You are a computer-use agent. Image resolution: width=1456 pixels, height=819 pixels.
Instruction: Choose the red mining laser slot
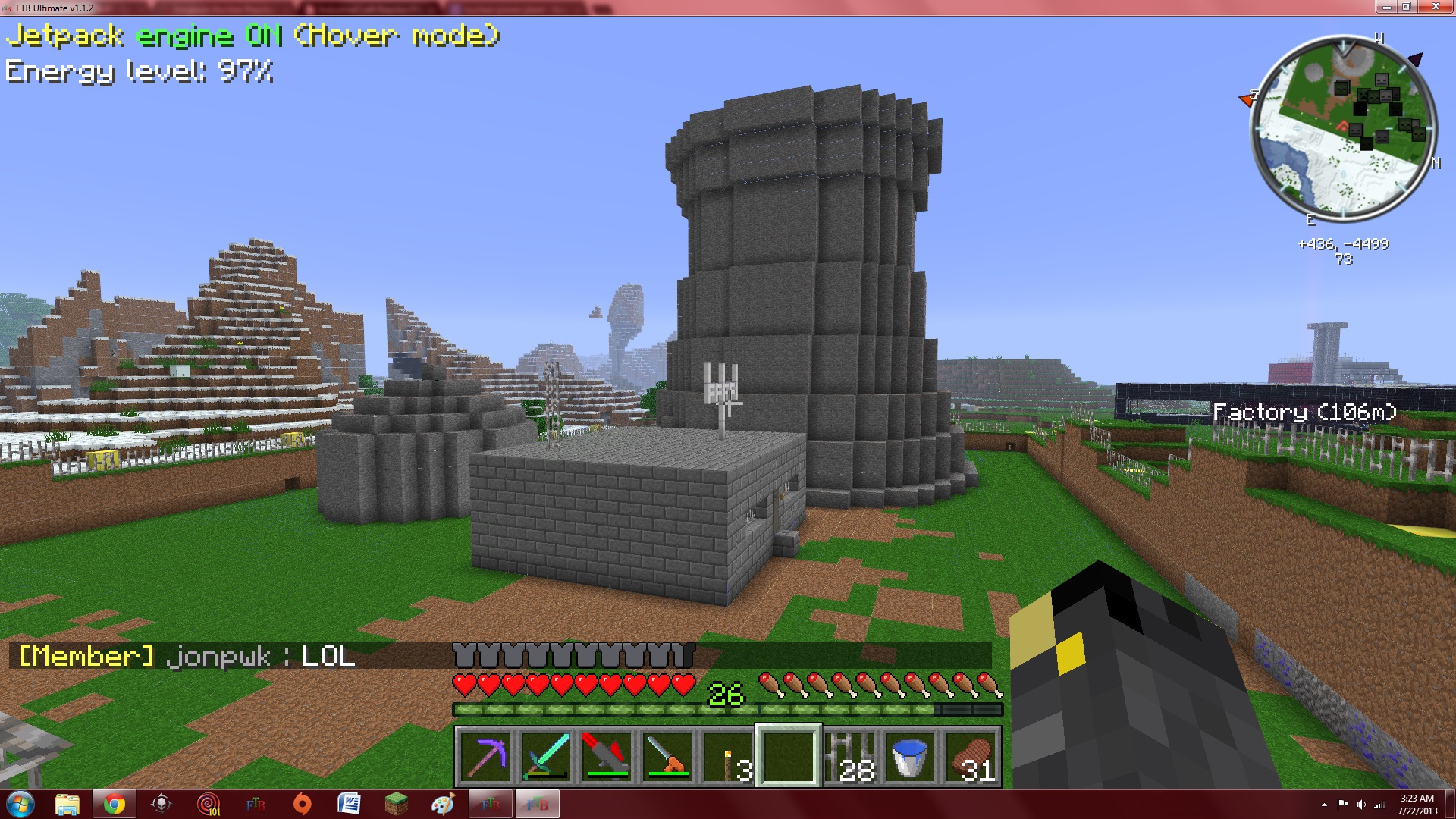pyautogui.click(x=607, y=756)
